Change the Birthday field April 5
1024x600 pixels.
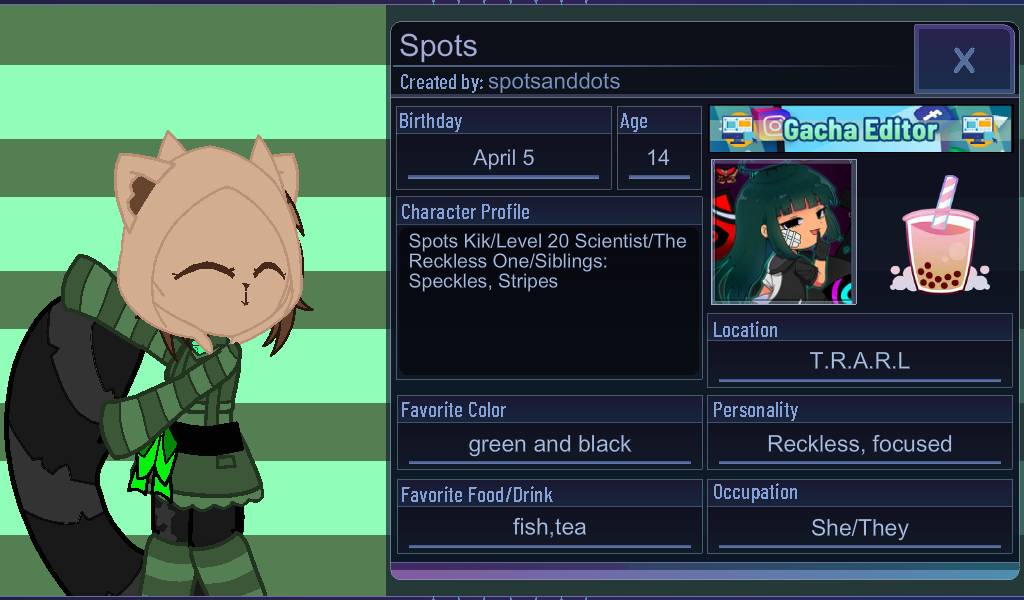[x=503, y=158]
